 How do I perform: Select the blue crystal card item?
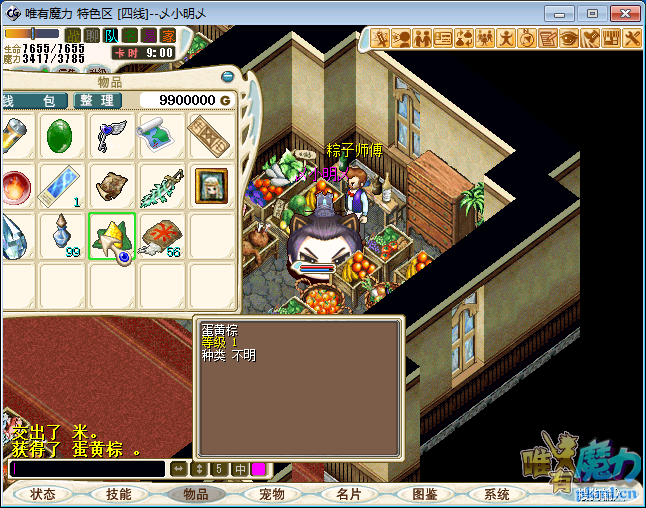coord(62,185)
